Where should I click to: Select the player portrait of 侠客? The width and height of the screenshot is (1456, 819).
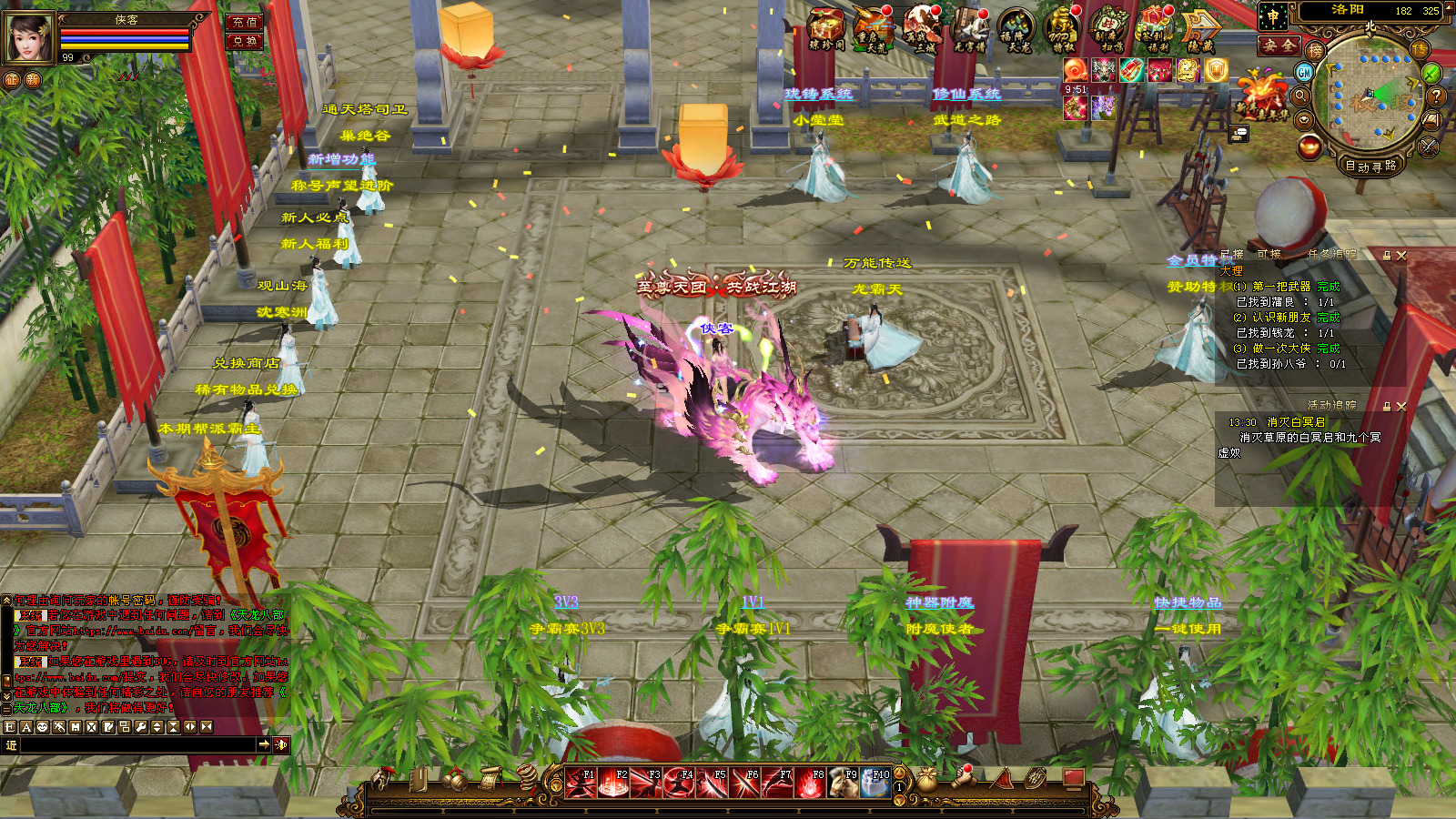30,37
